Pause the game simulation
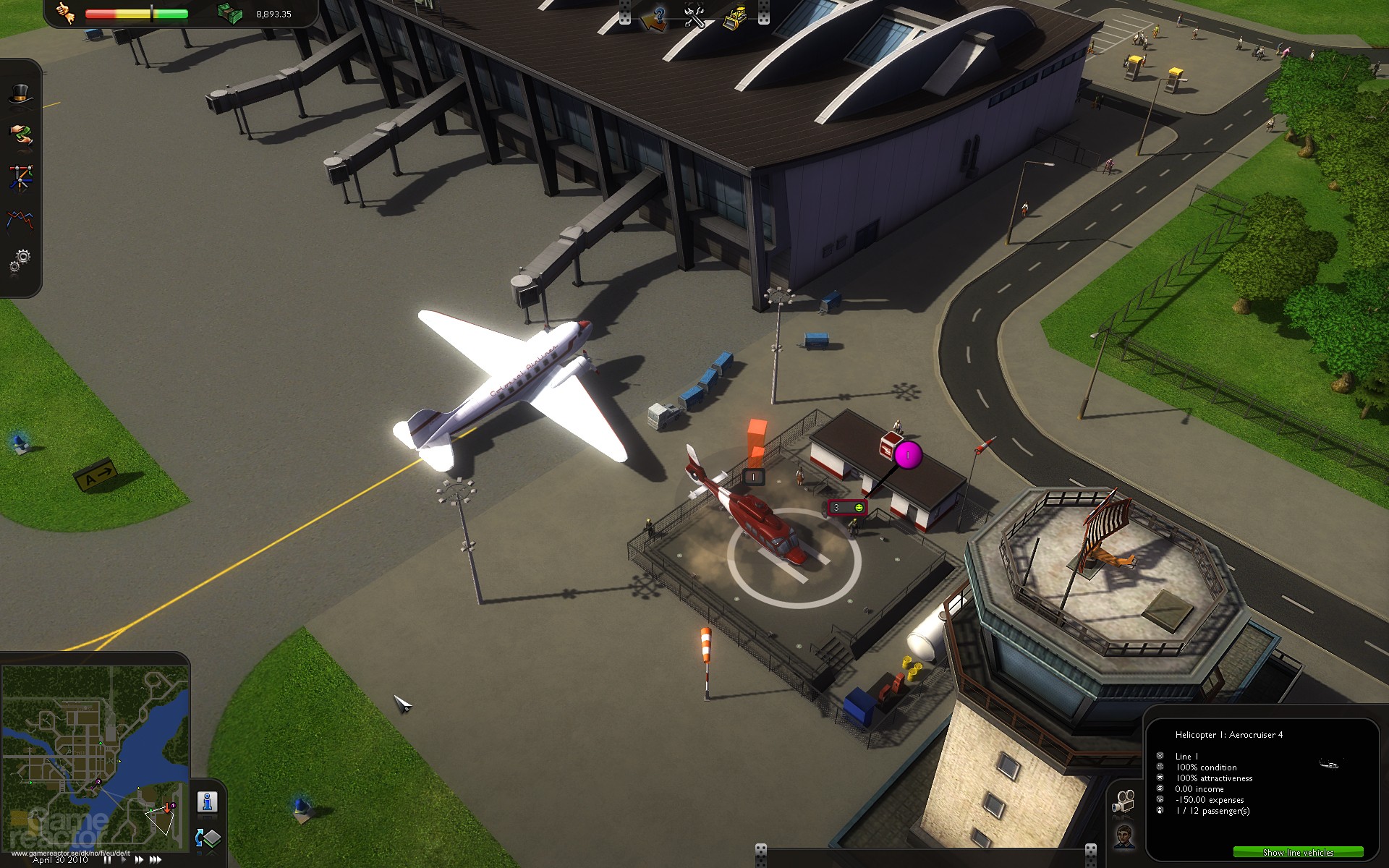This screenshot has height=868, width=1389. [108, 859]
